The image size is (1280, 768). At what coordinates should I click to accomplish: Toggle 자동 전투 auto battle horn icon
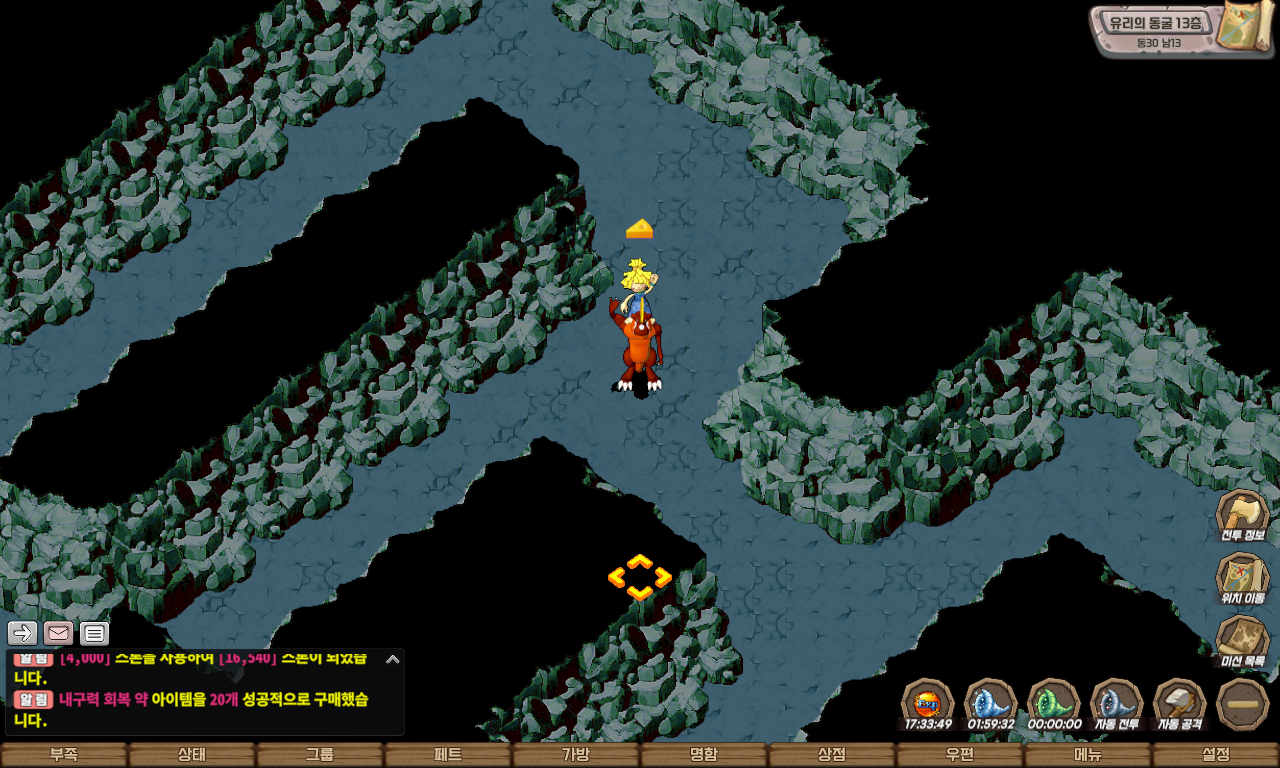pyautogui.click(x=1116, y=703)
